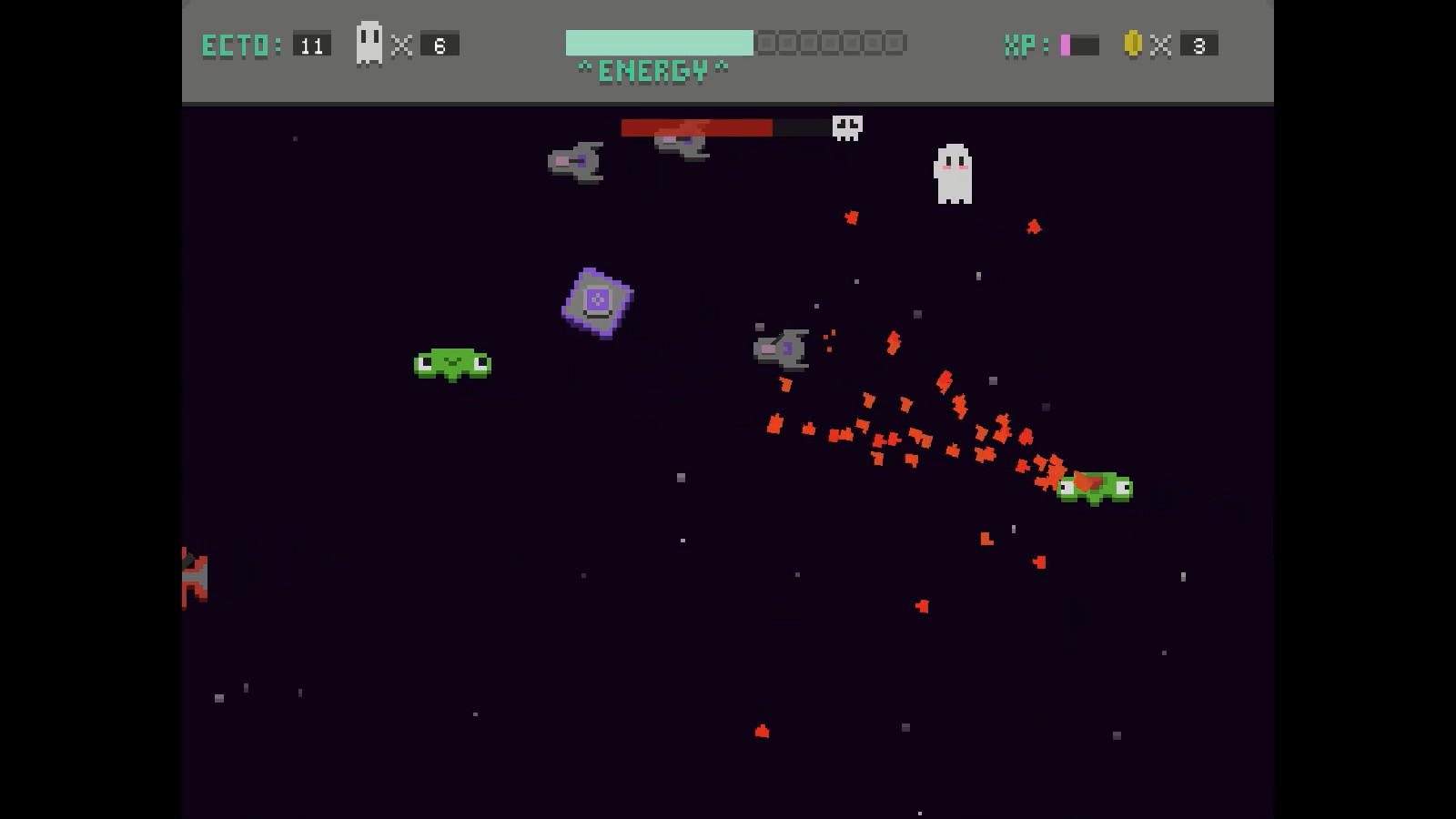
Task: Click the red debris object at screen's left edge
Action: point(194,578)
